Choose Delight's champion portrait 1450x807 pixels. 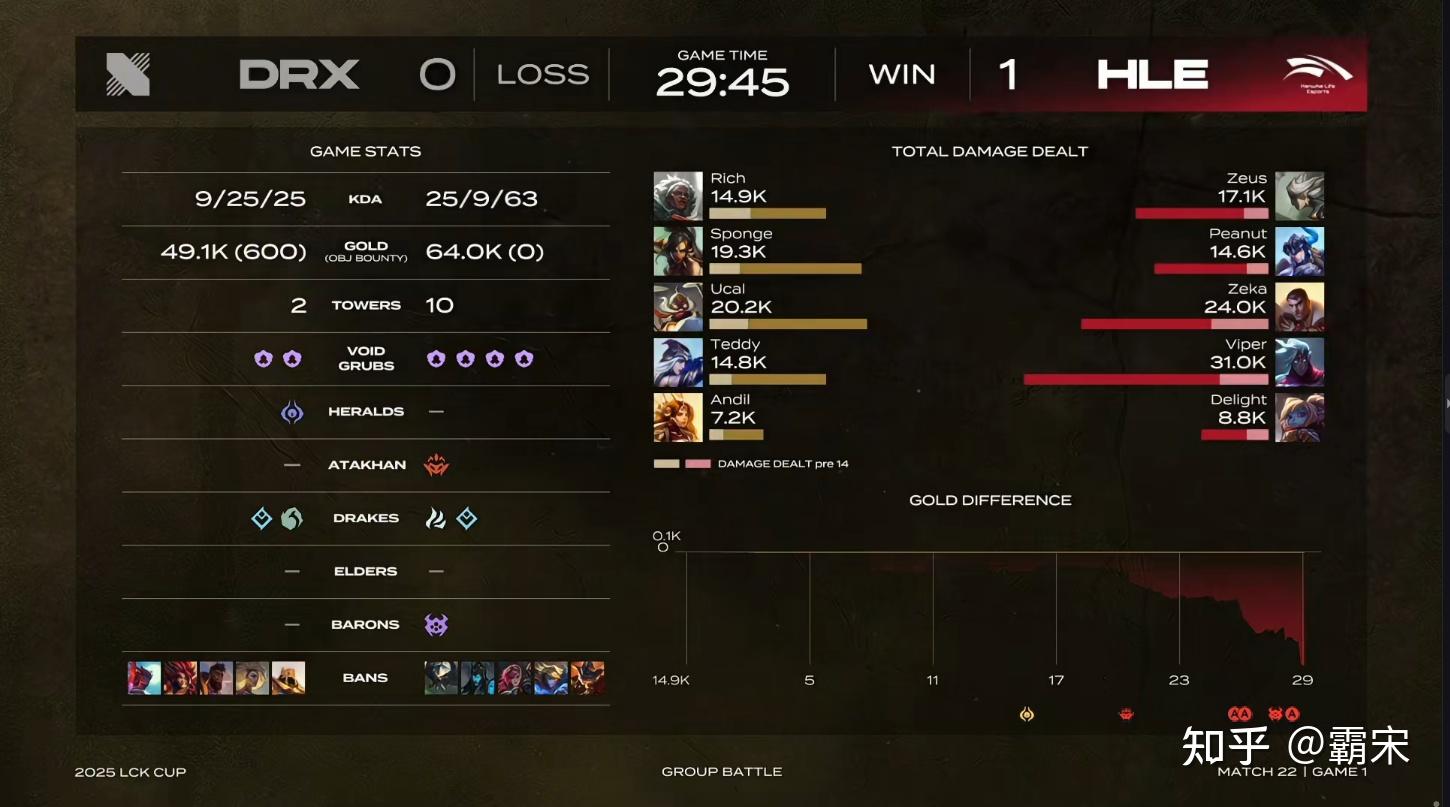(x=1300, y=417)
